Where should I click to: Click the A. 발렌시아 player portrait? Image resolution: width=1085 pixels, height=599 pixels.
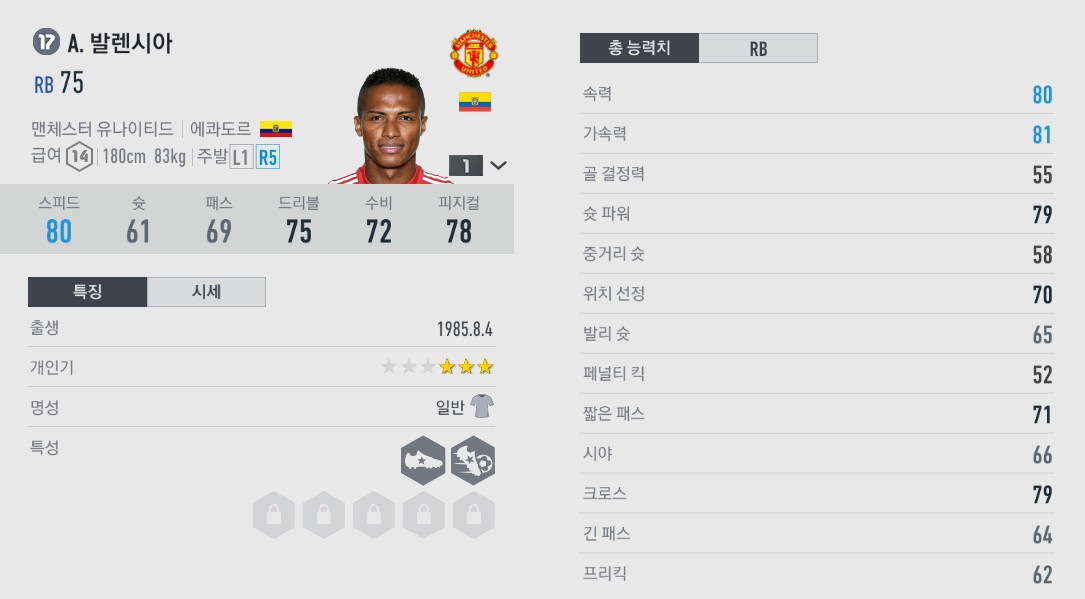click(x=390, y=127)
